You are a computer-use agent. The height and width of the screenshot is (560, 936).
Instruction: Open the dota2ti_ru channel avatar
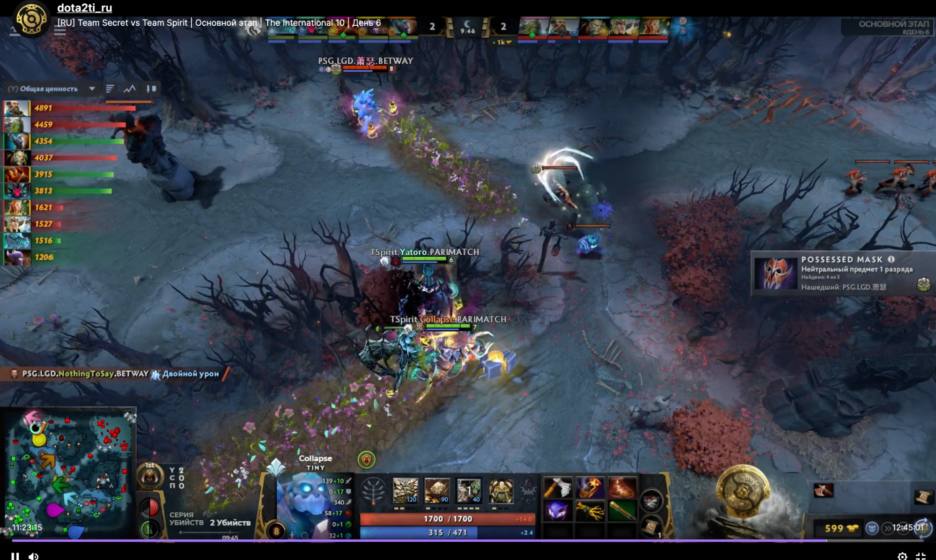(31, 17)
